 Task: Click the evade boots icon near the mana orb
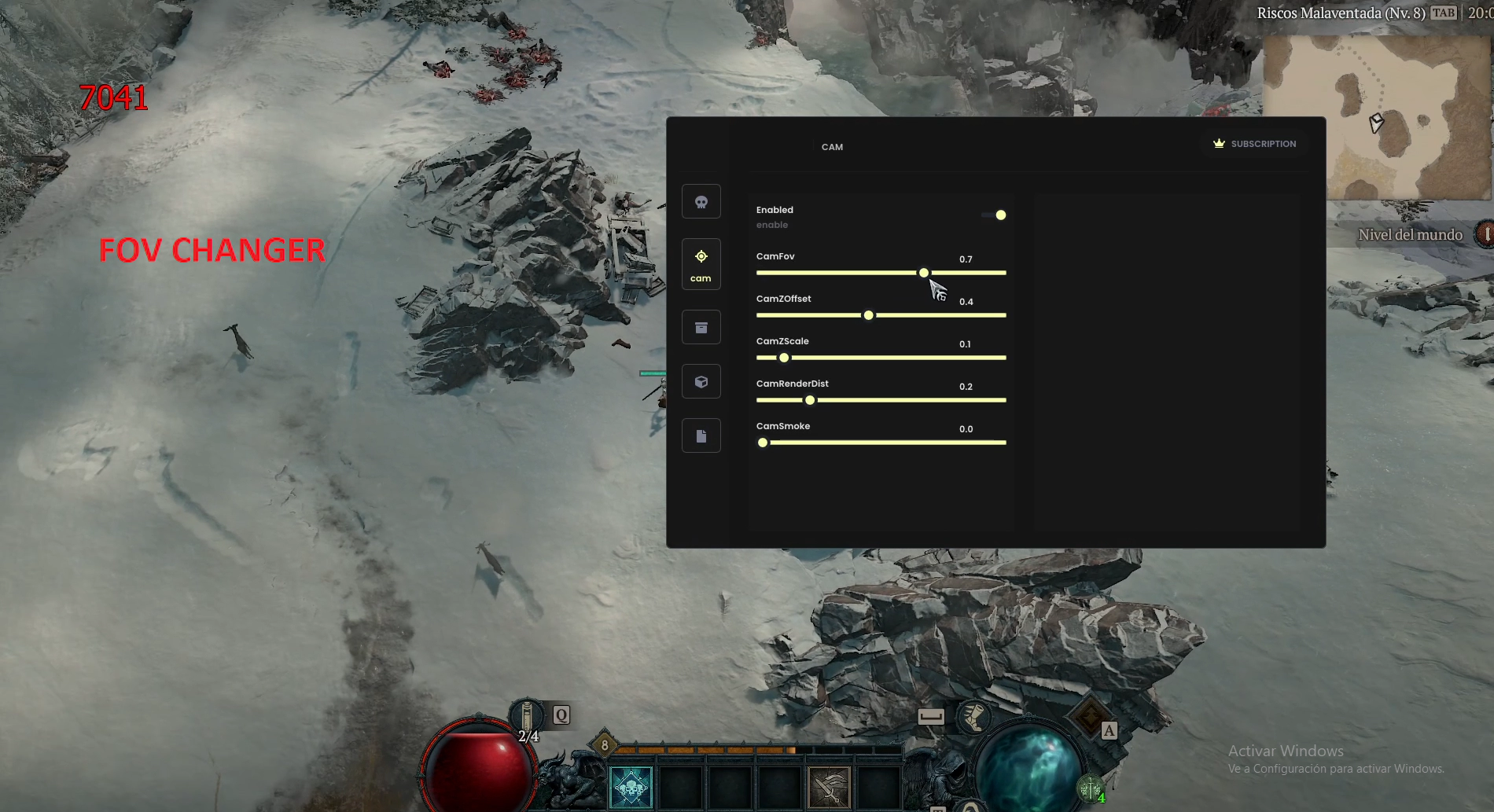pyautogui.click(x=973, y=718)
